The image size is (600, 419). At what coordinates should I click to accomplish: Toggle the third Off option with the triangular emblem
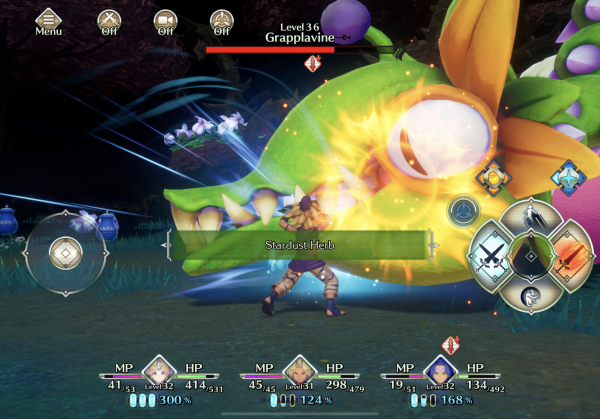[222, 20]
